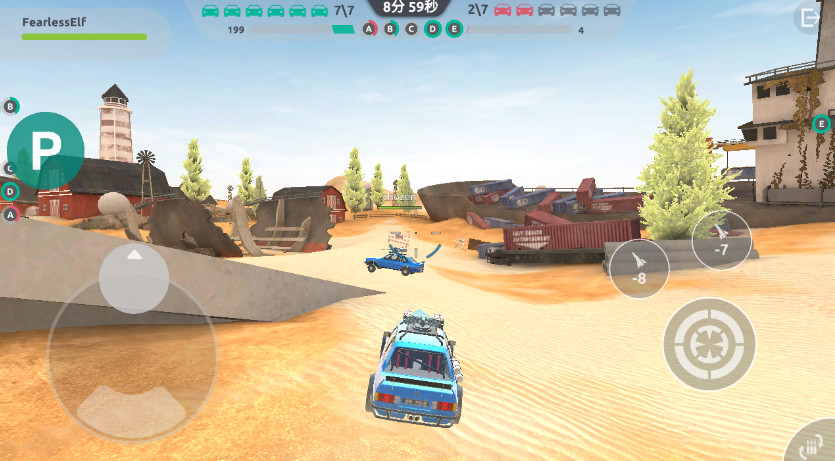Image resolution: width=835 pixels, height=461 pixels.
Task: Launch the missile marked -7
Action: 722,240
